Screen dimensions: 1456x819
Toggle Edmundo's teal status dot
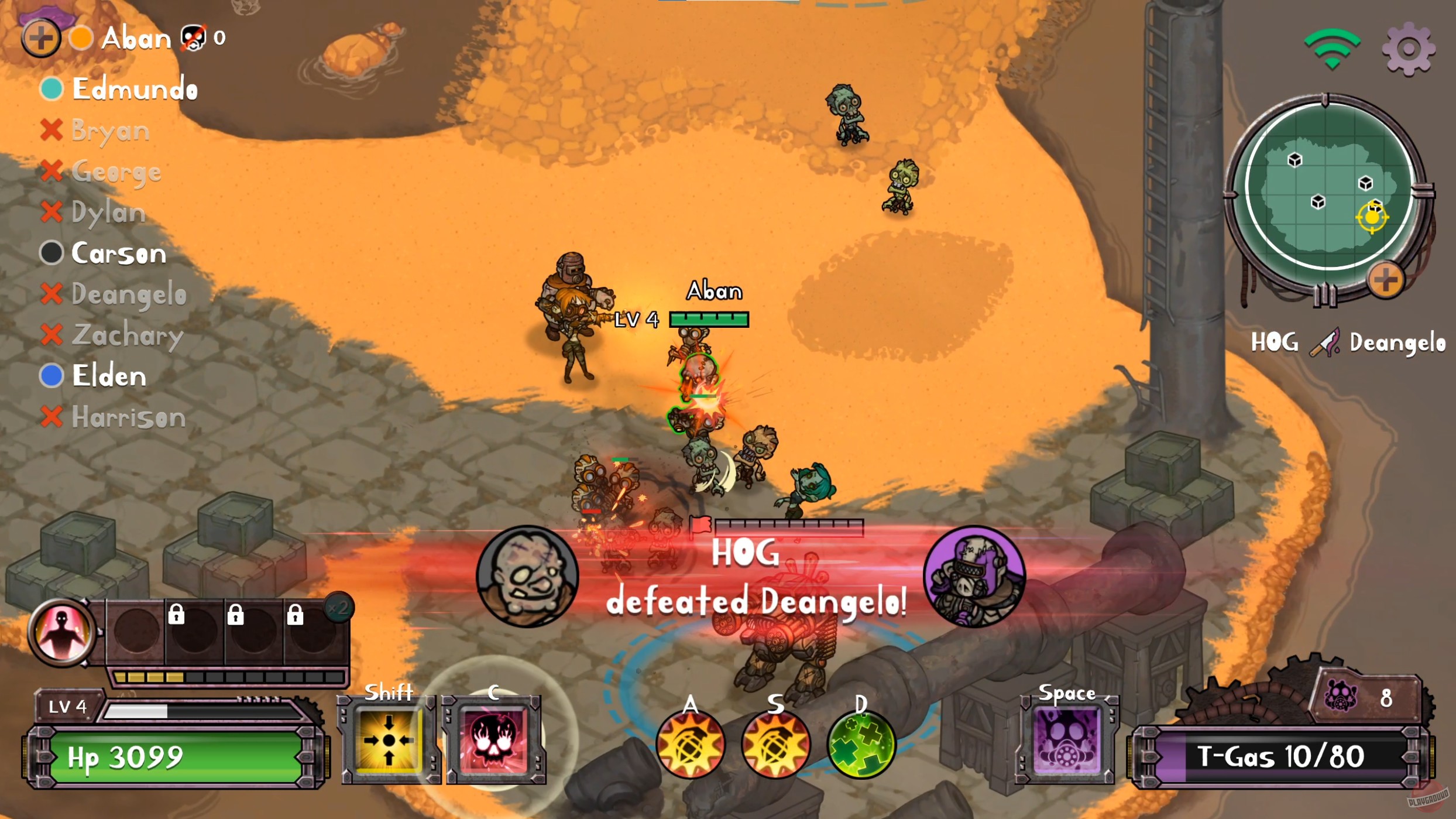(50, 89)
